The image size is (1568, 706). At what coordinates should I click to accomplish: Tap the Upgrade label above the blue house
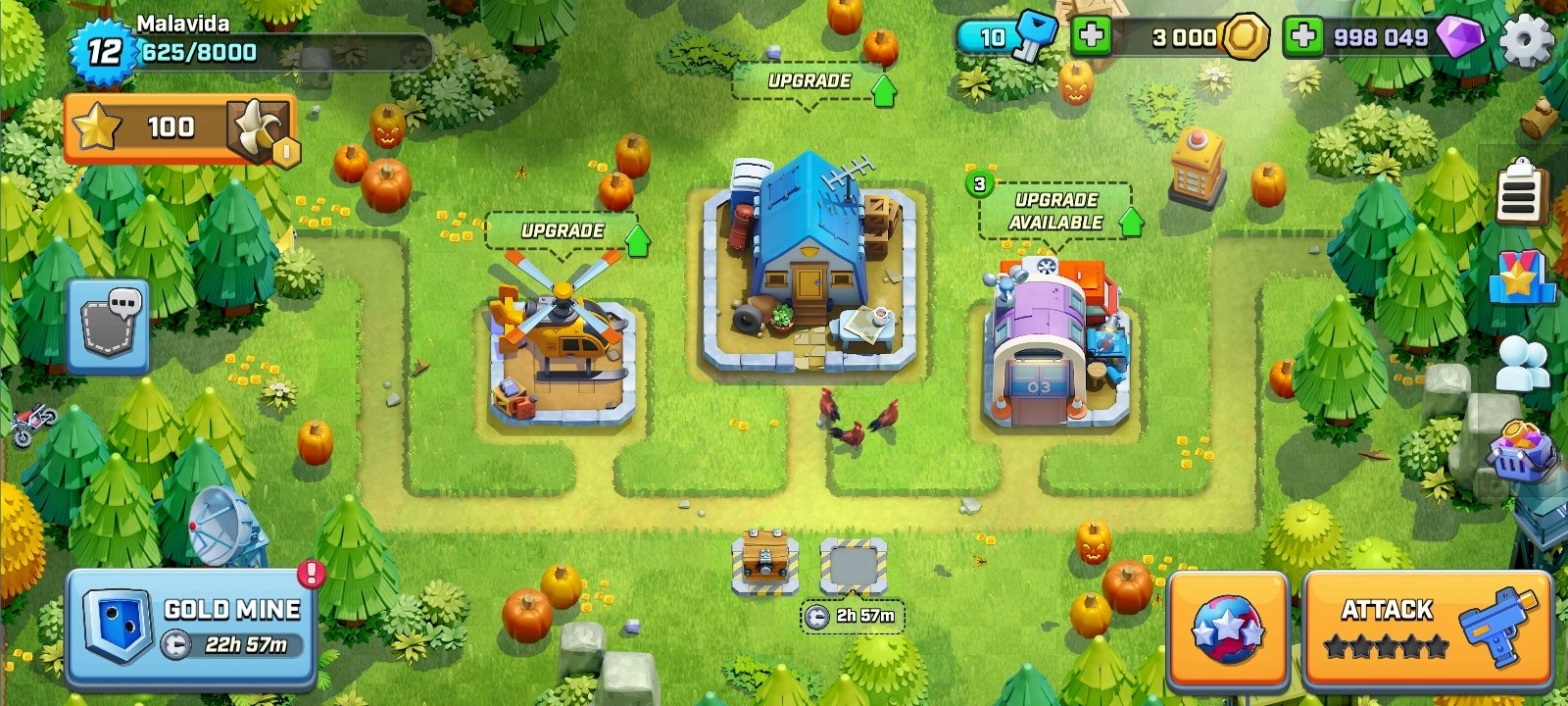pos(809,81)
